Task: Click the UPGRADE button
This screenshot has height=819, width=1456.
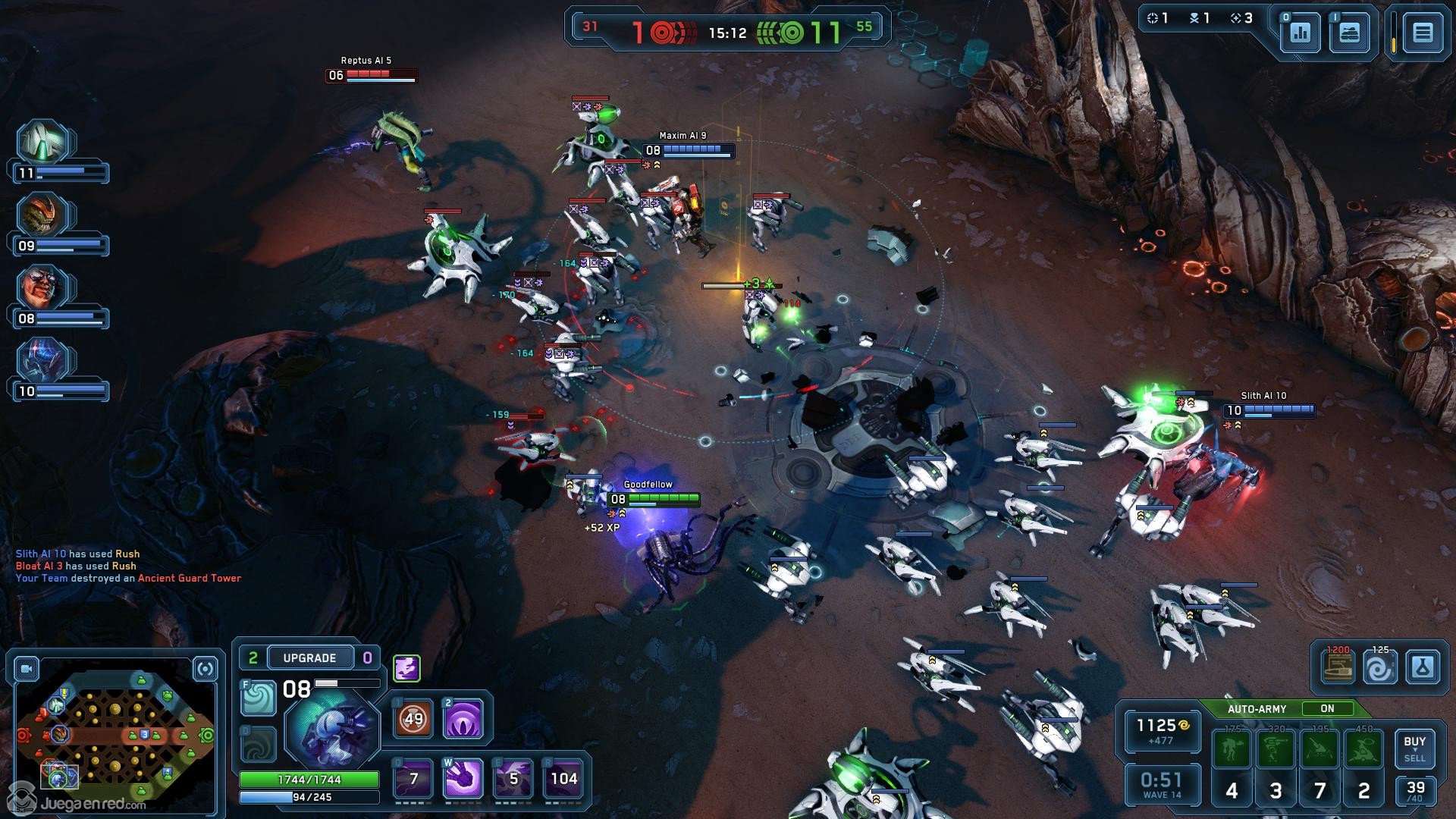Action: pos(309,657)
